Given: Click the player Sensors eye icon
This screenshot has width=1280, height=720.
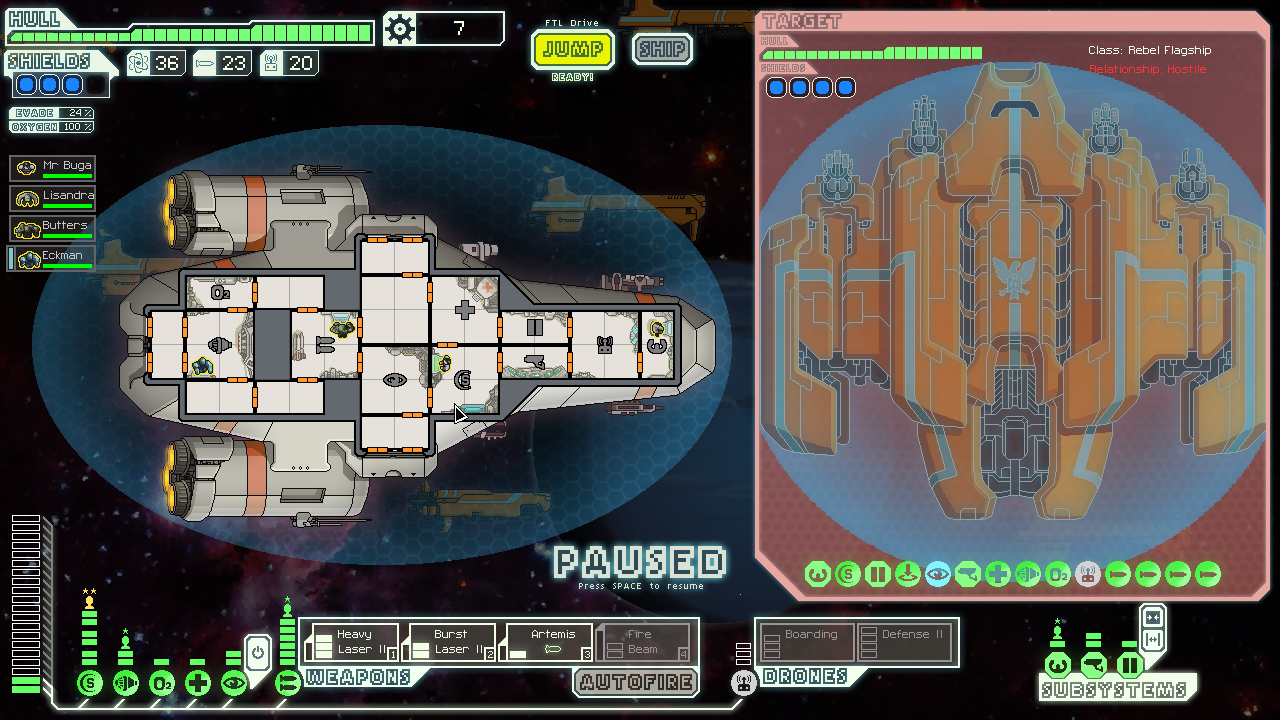Looking at the screenshot, I should pyautogui.click(x=232, y=684).
